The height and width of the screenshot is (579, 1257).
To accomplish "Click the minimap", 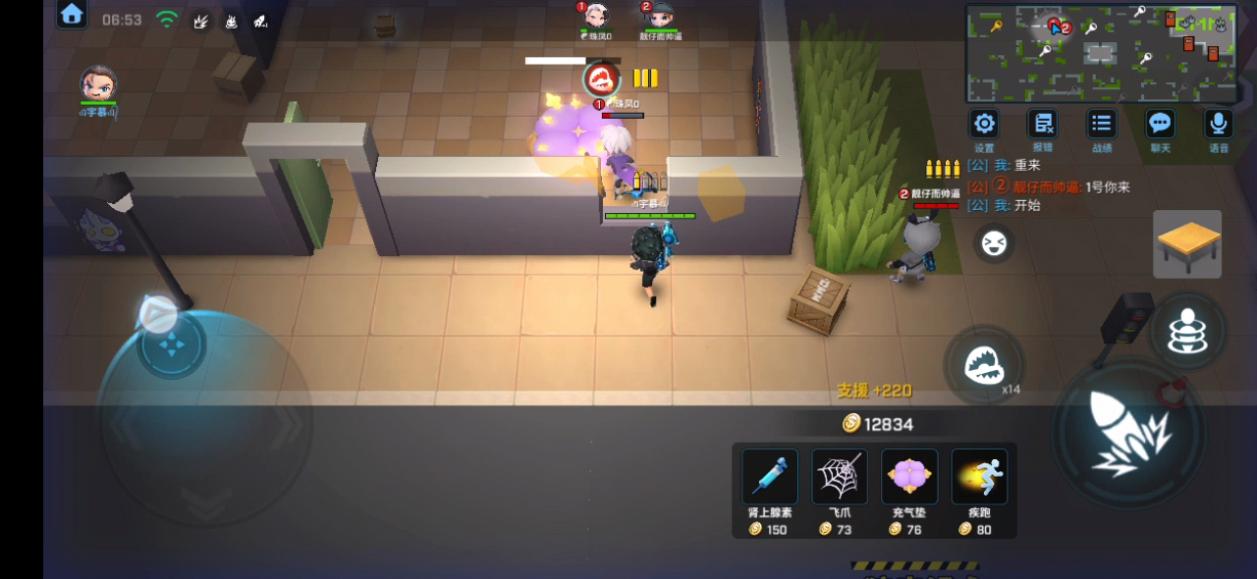I will [1099, 52].
